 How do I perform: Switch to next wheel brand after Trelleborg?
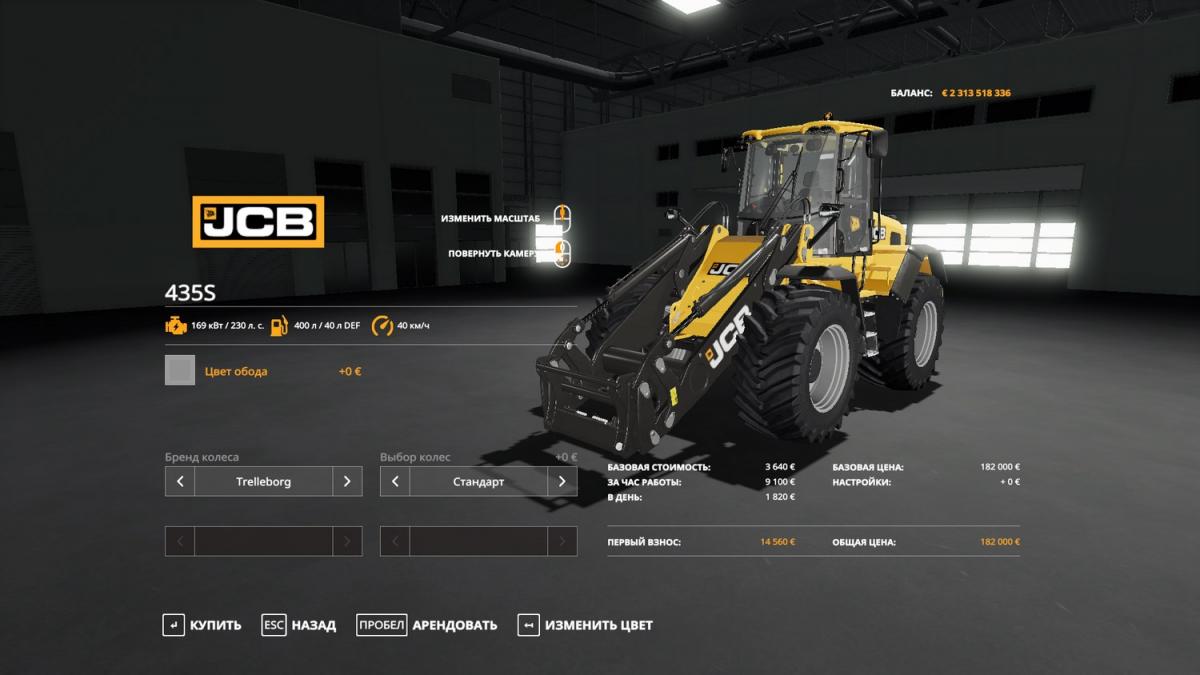click(x=347, y=481)
